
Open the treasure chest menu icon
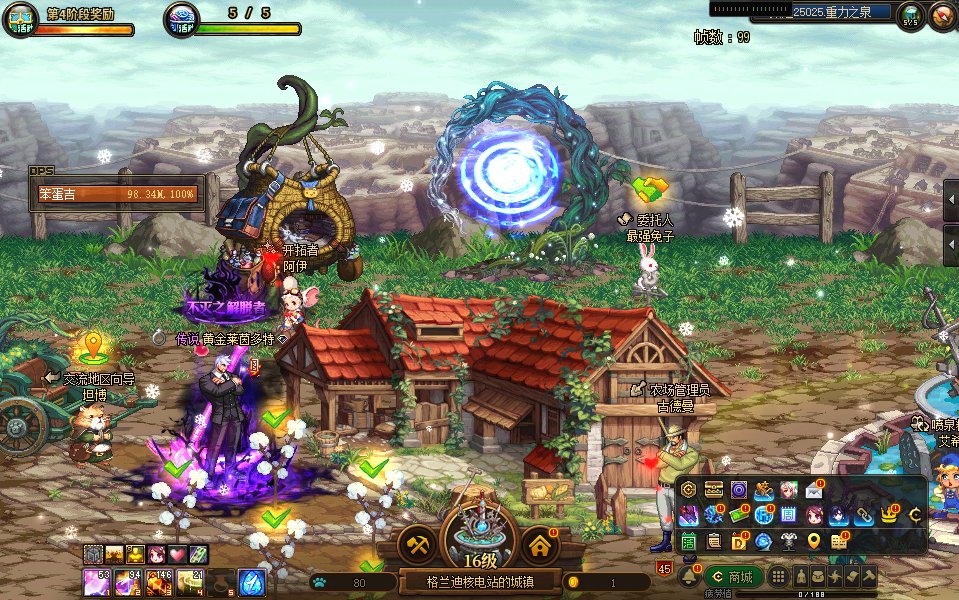coord(714,490)
